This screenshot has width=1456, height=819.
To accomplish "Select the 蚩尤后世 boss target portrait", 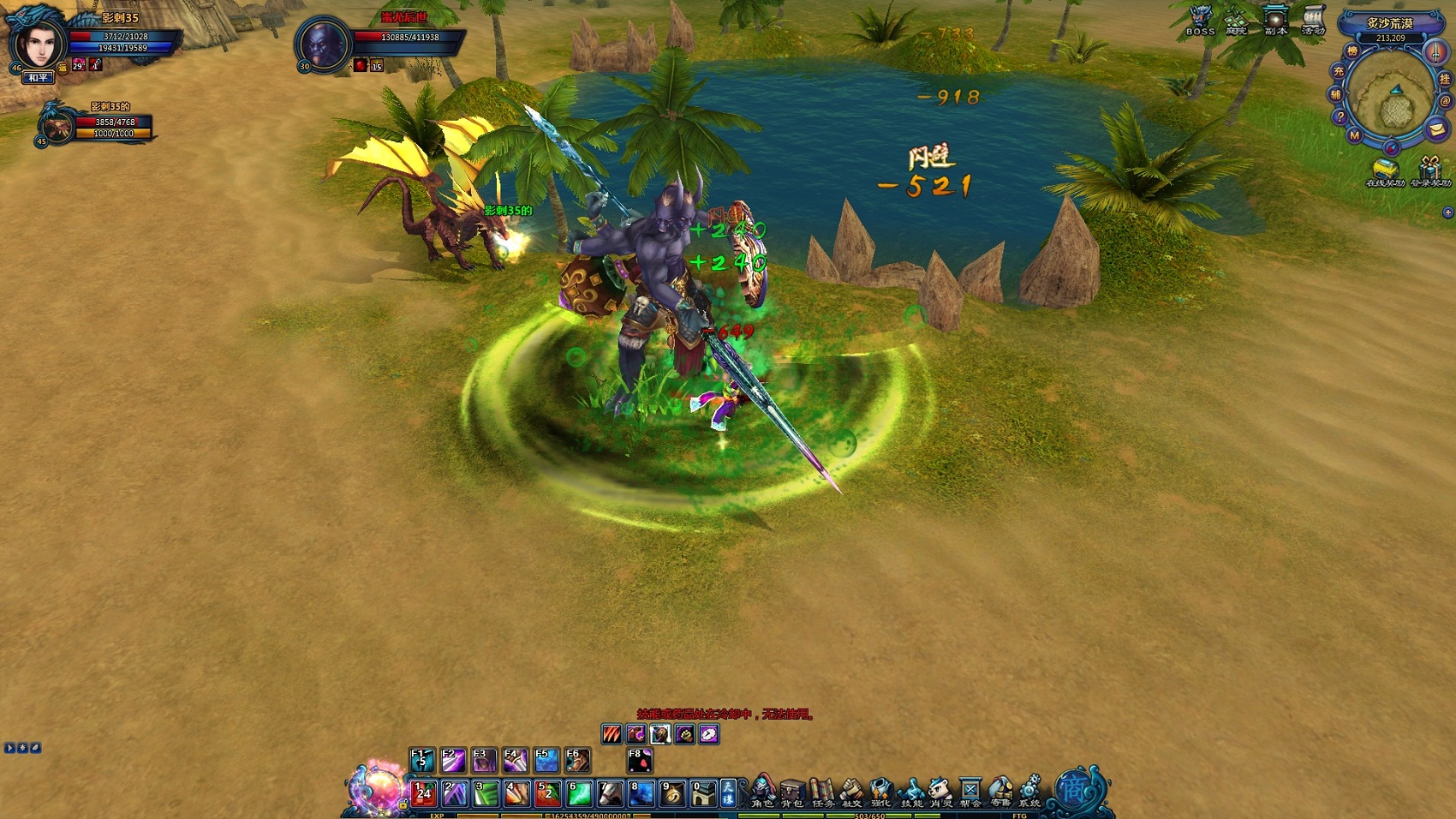I will tap(324, 43).
